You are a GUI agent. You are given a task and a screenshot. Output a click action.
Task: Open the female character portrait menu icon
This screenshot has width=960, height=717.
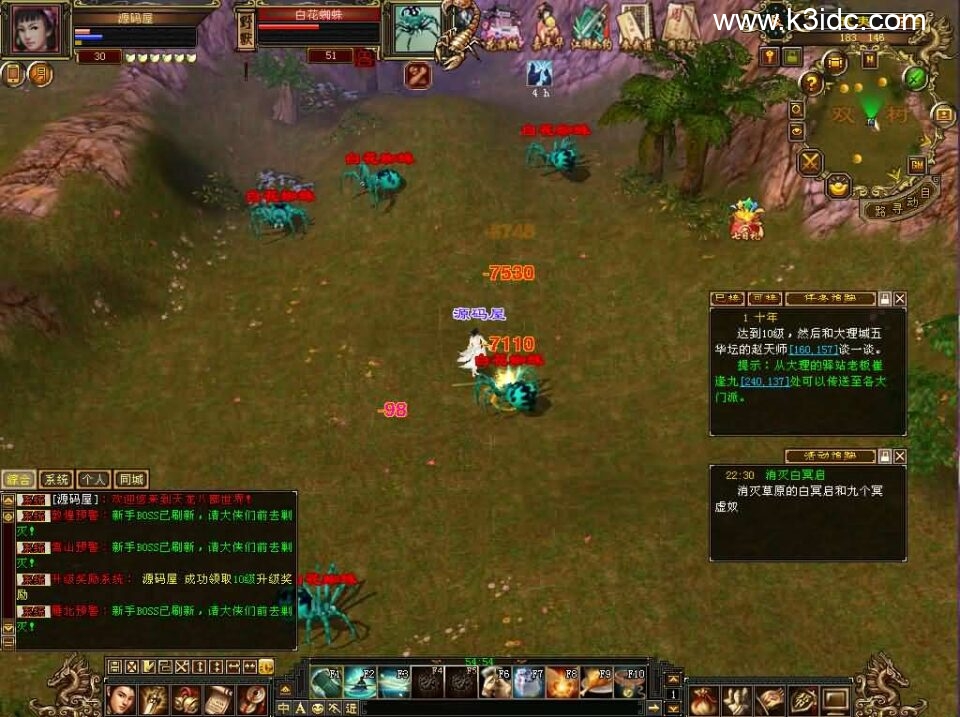(121, 697)
